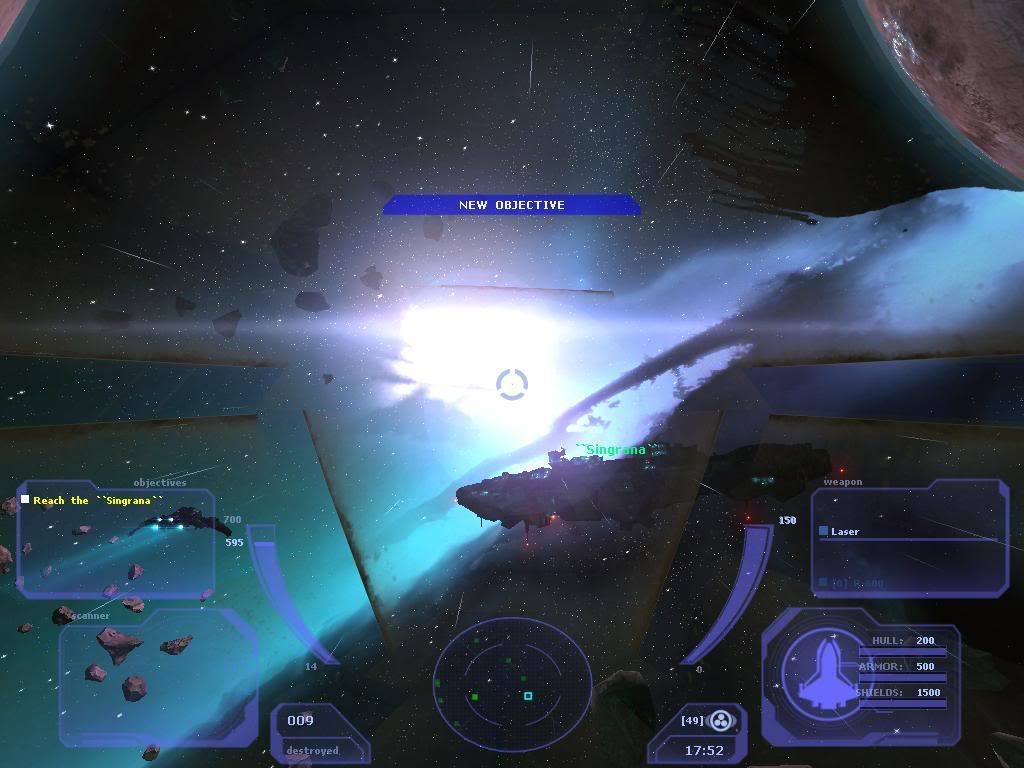Open the scanner panel
Screen dimensions: 1024x768
tap(155, 675)
